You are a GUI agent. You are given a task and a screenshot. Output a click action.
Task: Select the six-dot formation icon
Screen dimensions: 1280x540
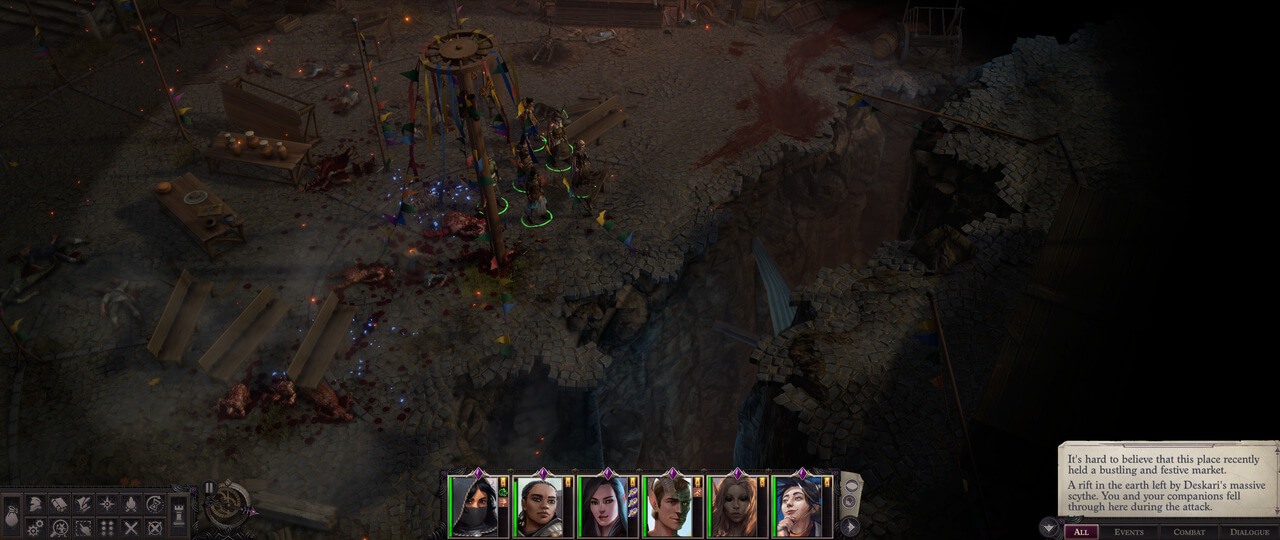click(107, 527)
